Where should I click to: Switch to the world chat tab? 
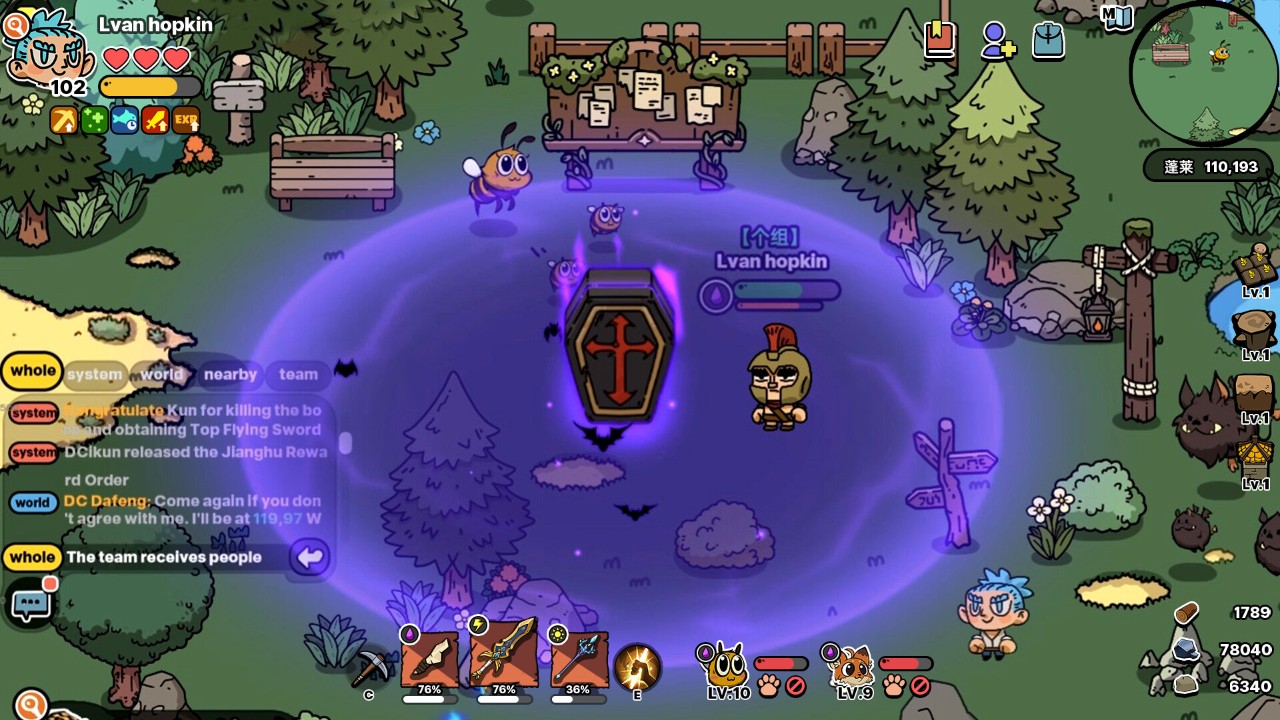pyautogui.click(x=161, y=375)
